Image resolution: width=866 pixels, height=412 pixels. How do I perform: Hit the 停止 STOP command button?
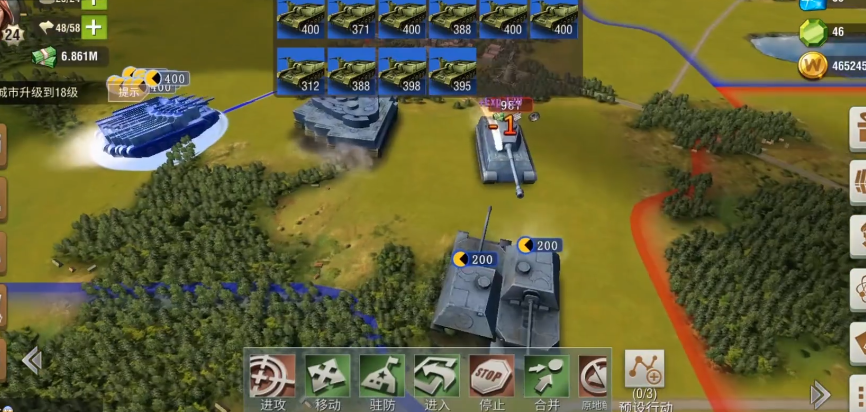pyautogui.click(x=491, y=378)
